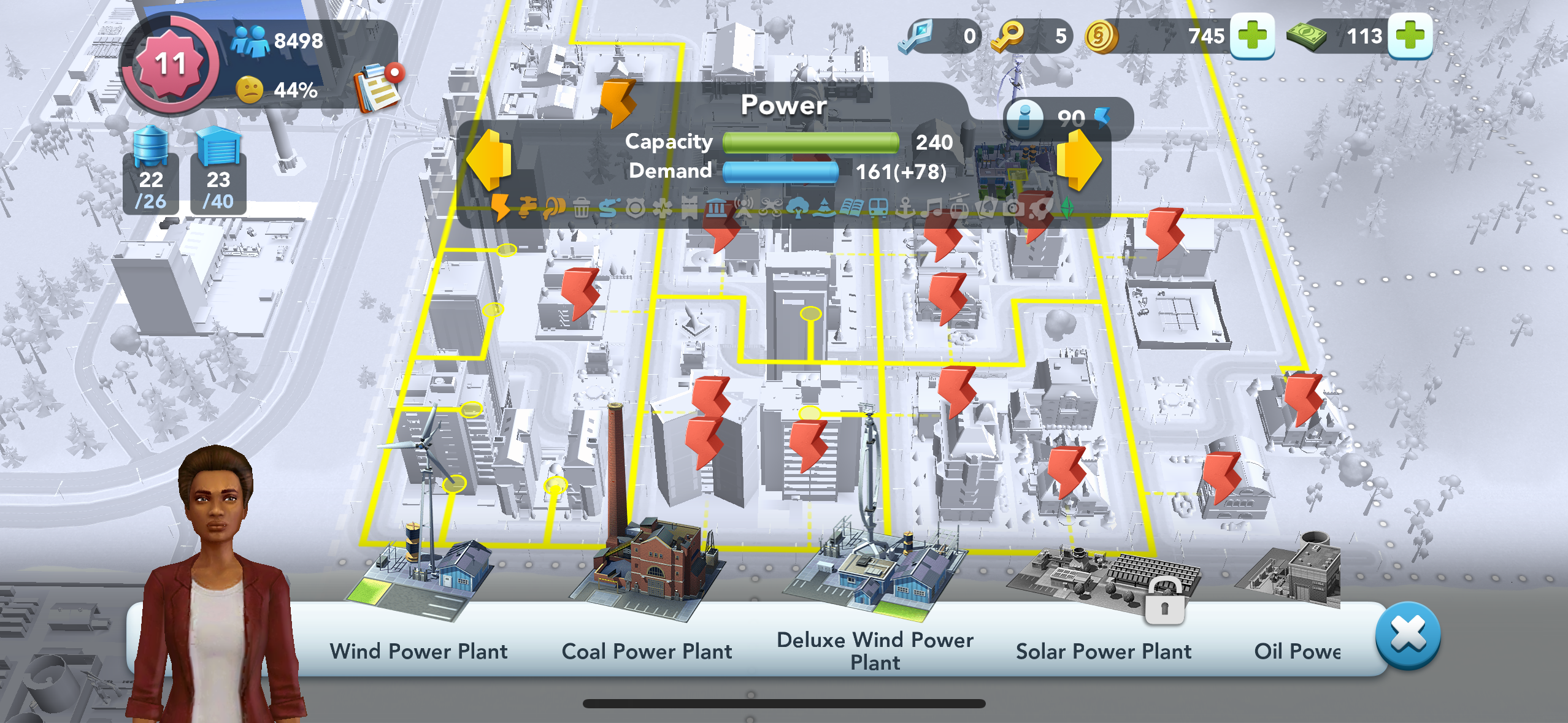Open the education book category
The image size is (1568, 723).
click(851, 208)
